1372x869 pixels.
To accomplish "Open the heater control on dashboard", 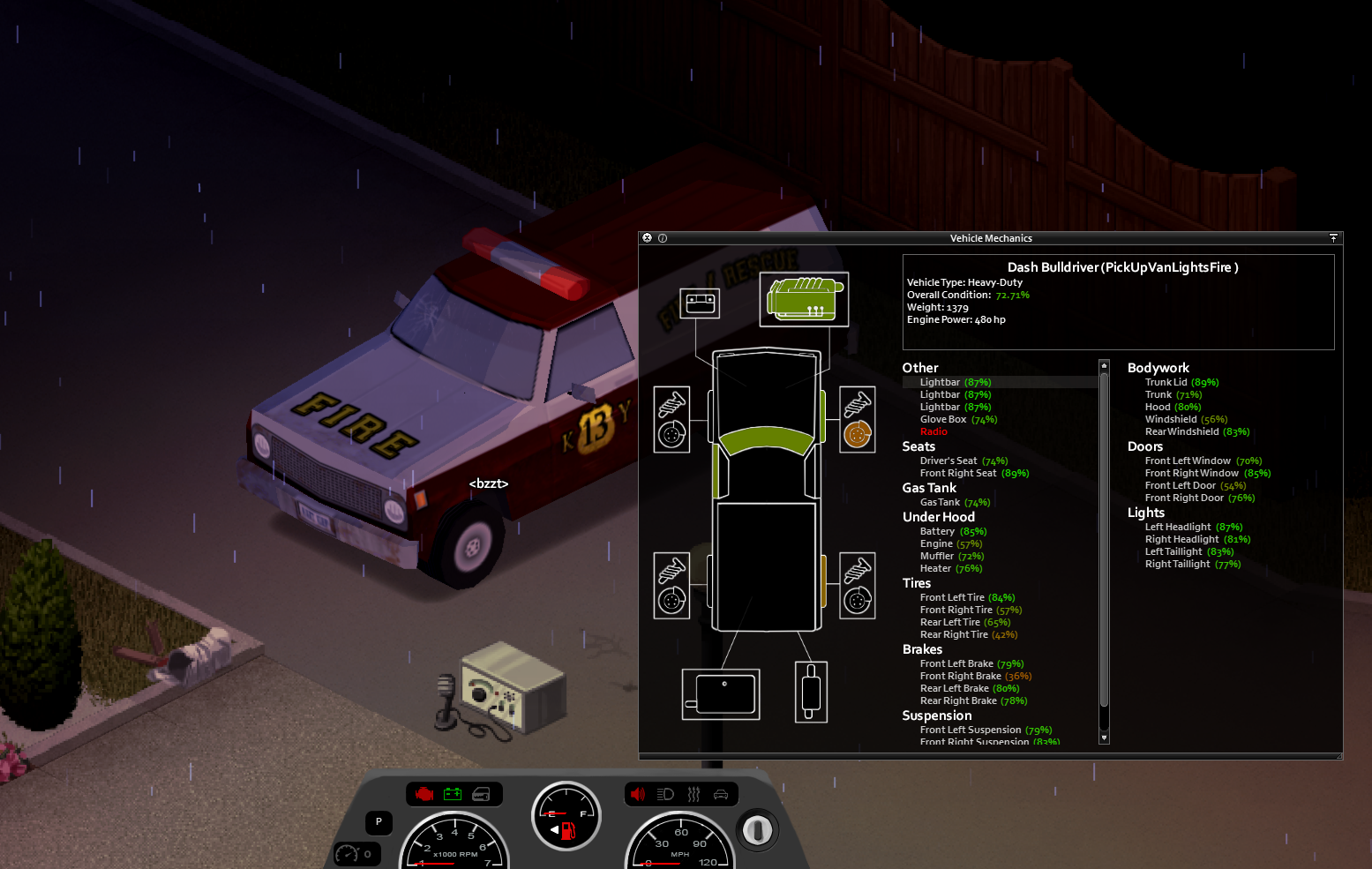I will (x=693, y=794).
